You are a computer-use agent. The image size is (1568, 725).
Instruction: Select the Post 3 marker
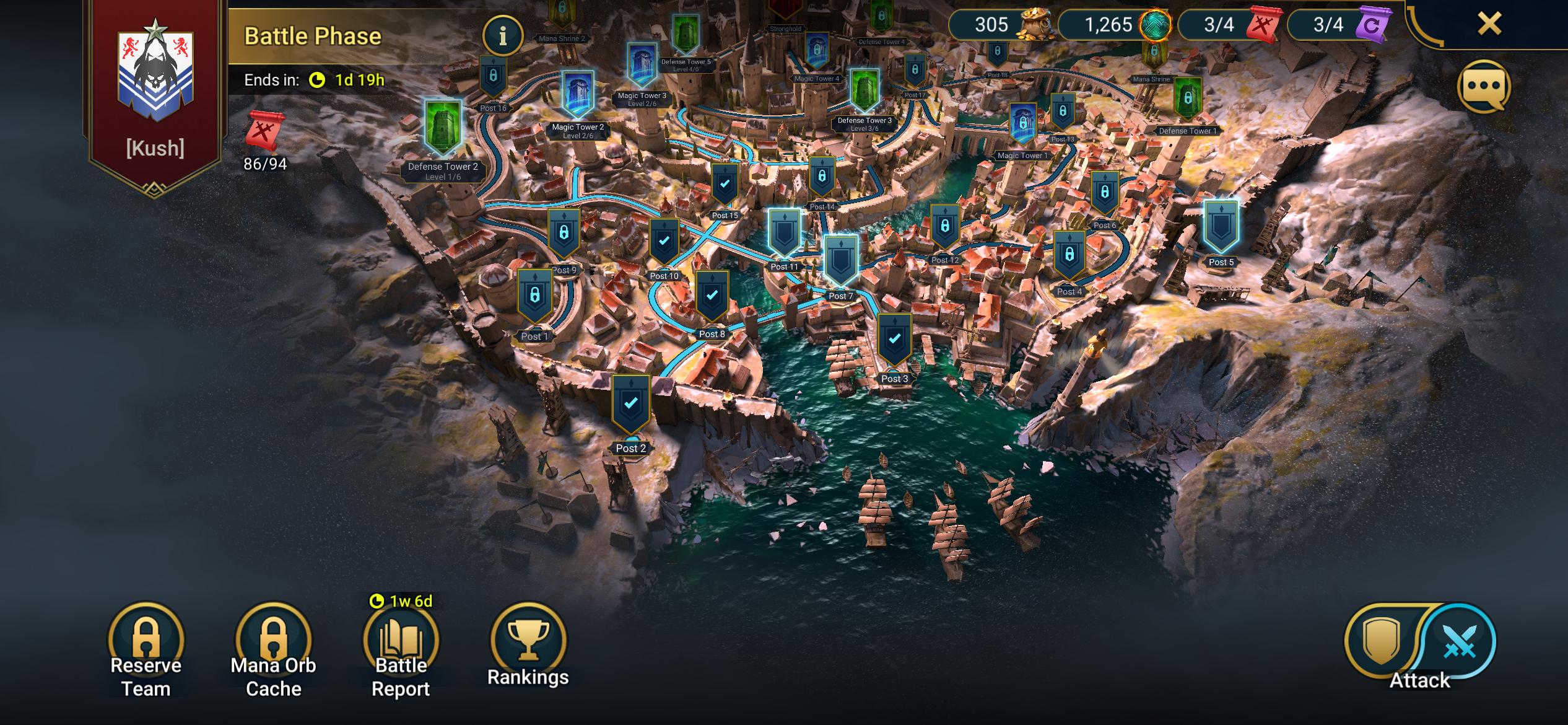(894, 340)
